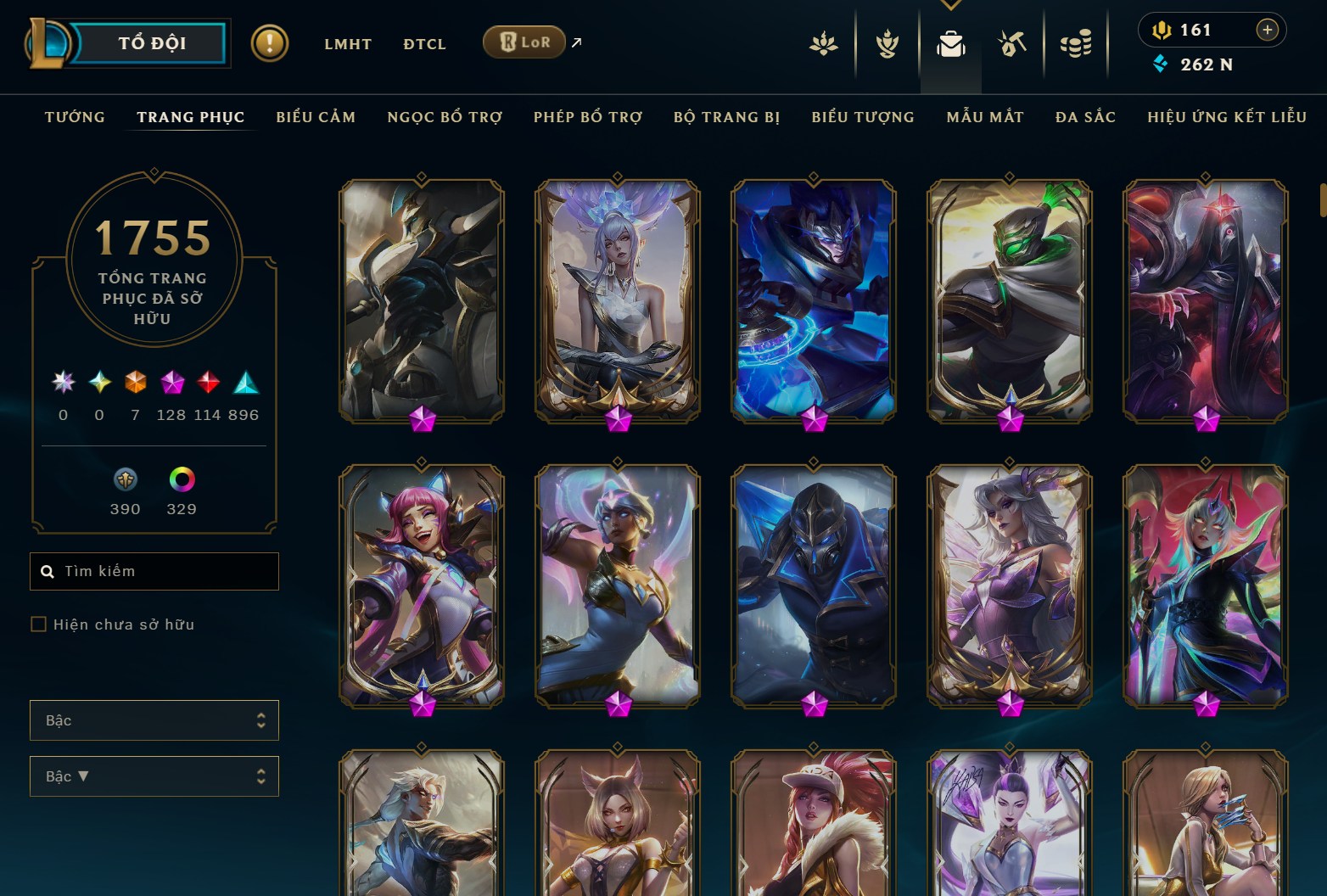Viewport: 1327px width, 896px height.
Task: Click the Tìm kiếm search field
Action: (x=154, y=570)
